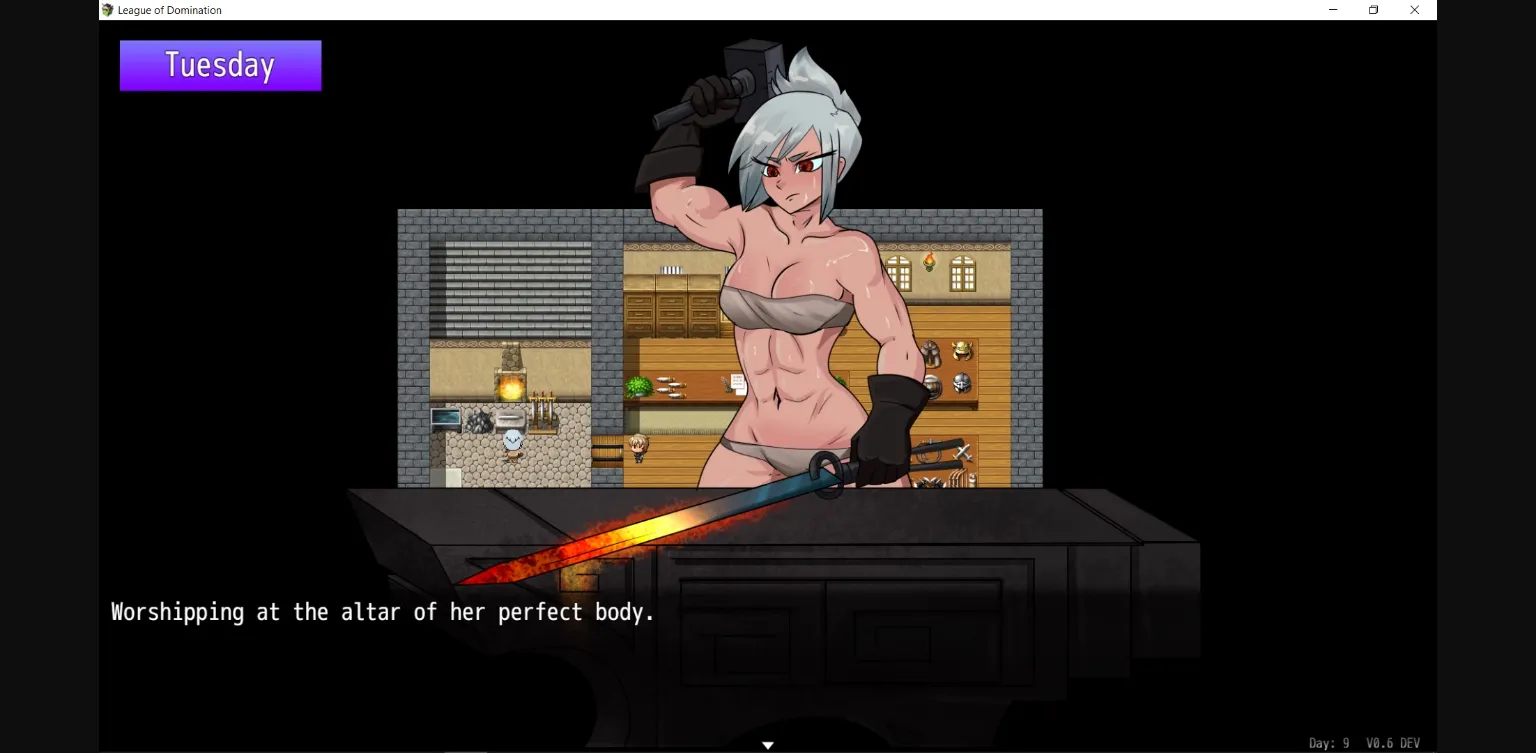Select the orc helmet trophy on the wall
Image resolution: width=1536 pixels, height=753 pixels.
pos(962,350)
